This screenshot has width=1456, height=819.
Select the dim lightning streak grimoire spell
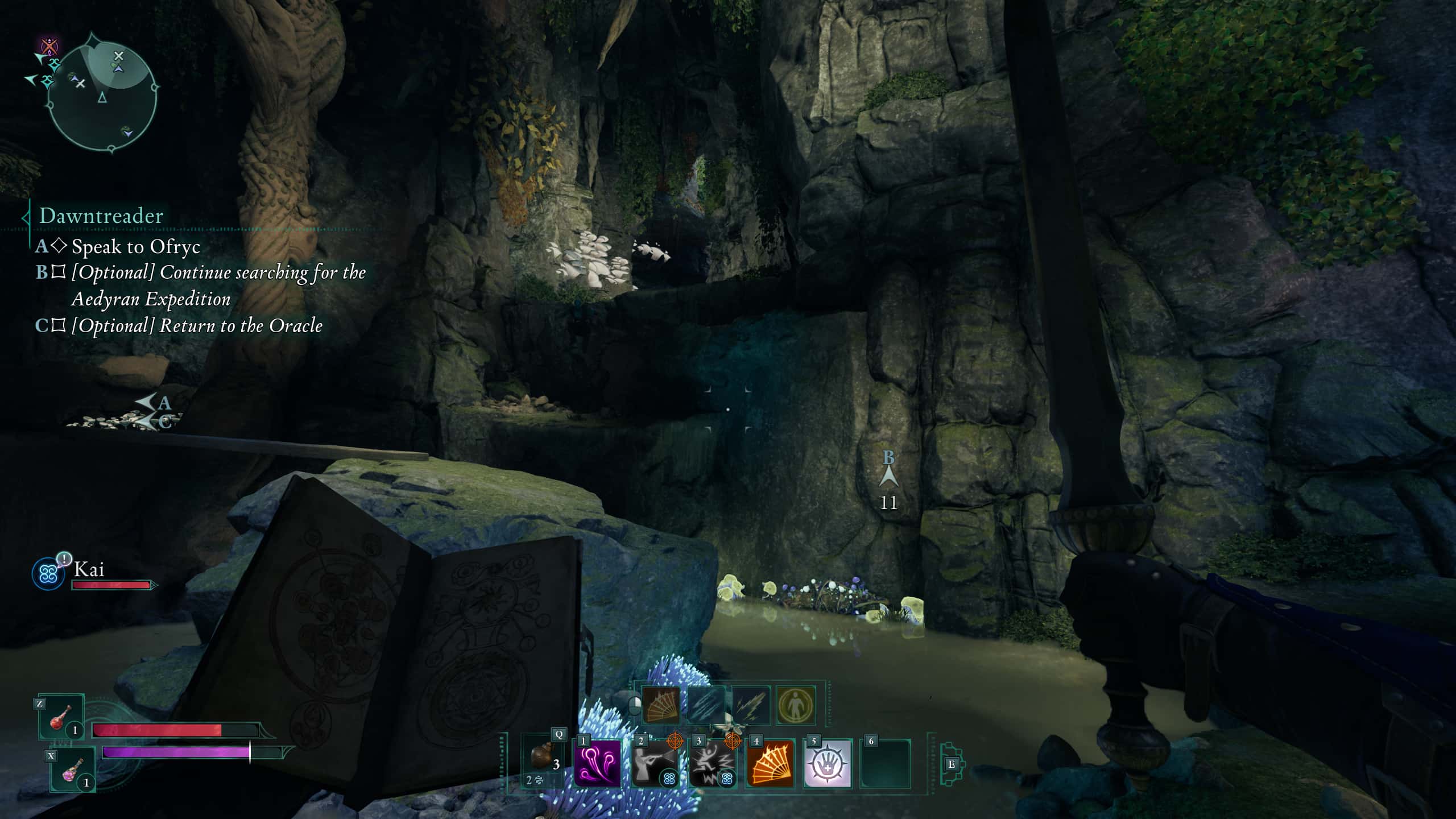click(751, 705)
